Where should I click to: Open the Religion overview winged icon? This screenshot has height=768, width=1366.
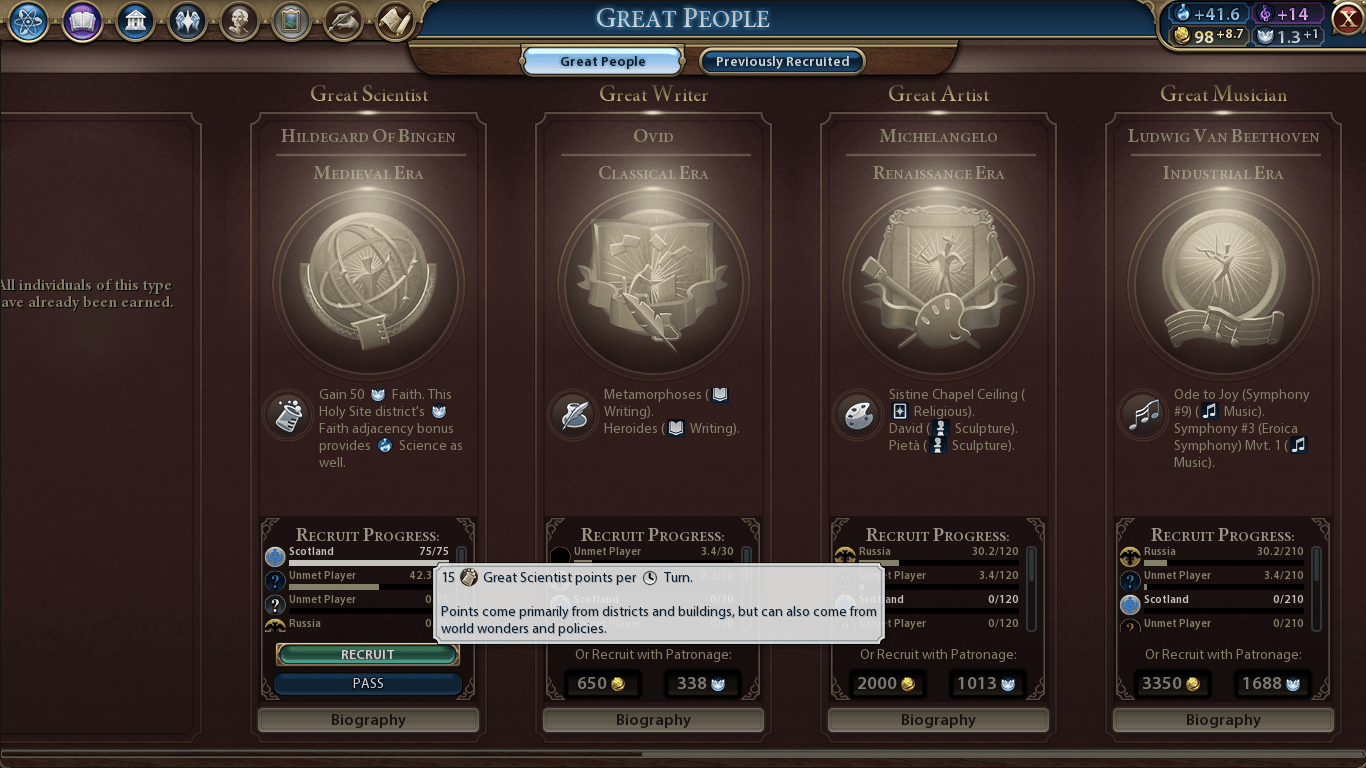pos(188,21)
